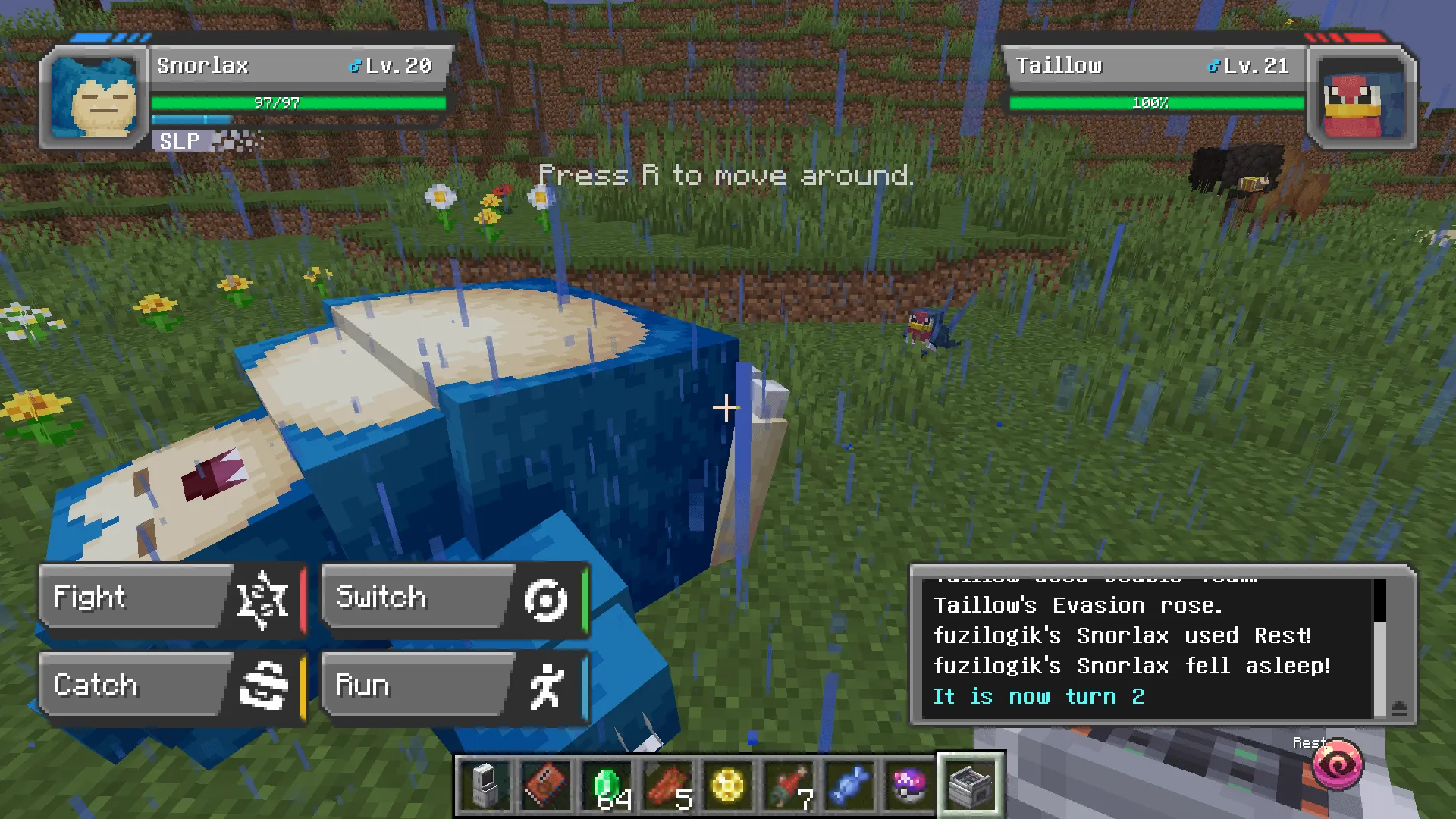Click the blue candy hotbar item

(849, 783)
